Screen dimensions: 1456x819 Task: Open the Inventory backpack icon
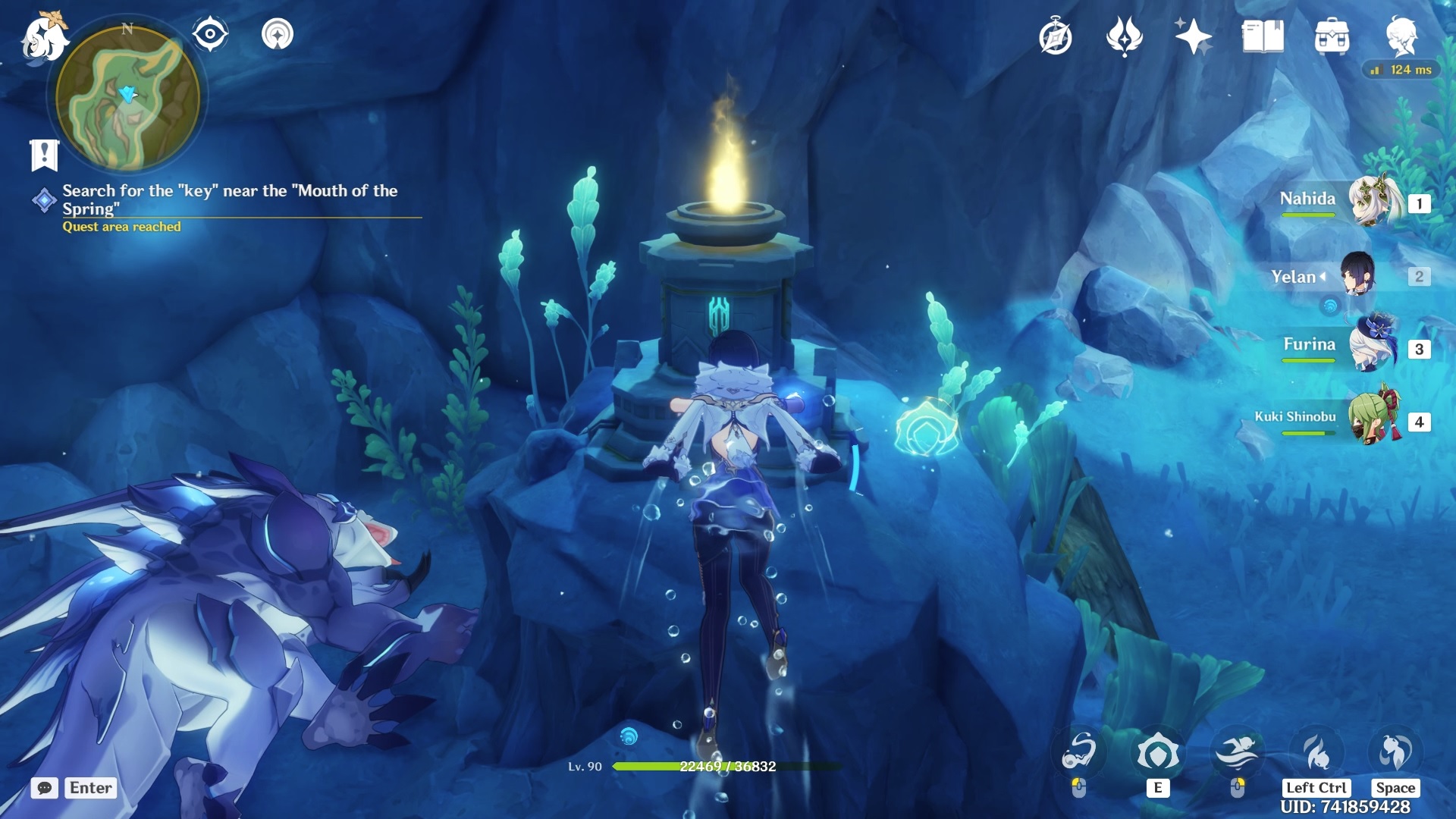1332,36
